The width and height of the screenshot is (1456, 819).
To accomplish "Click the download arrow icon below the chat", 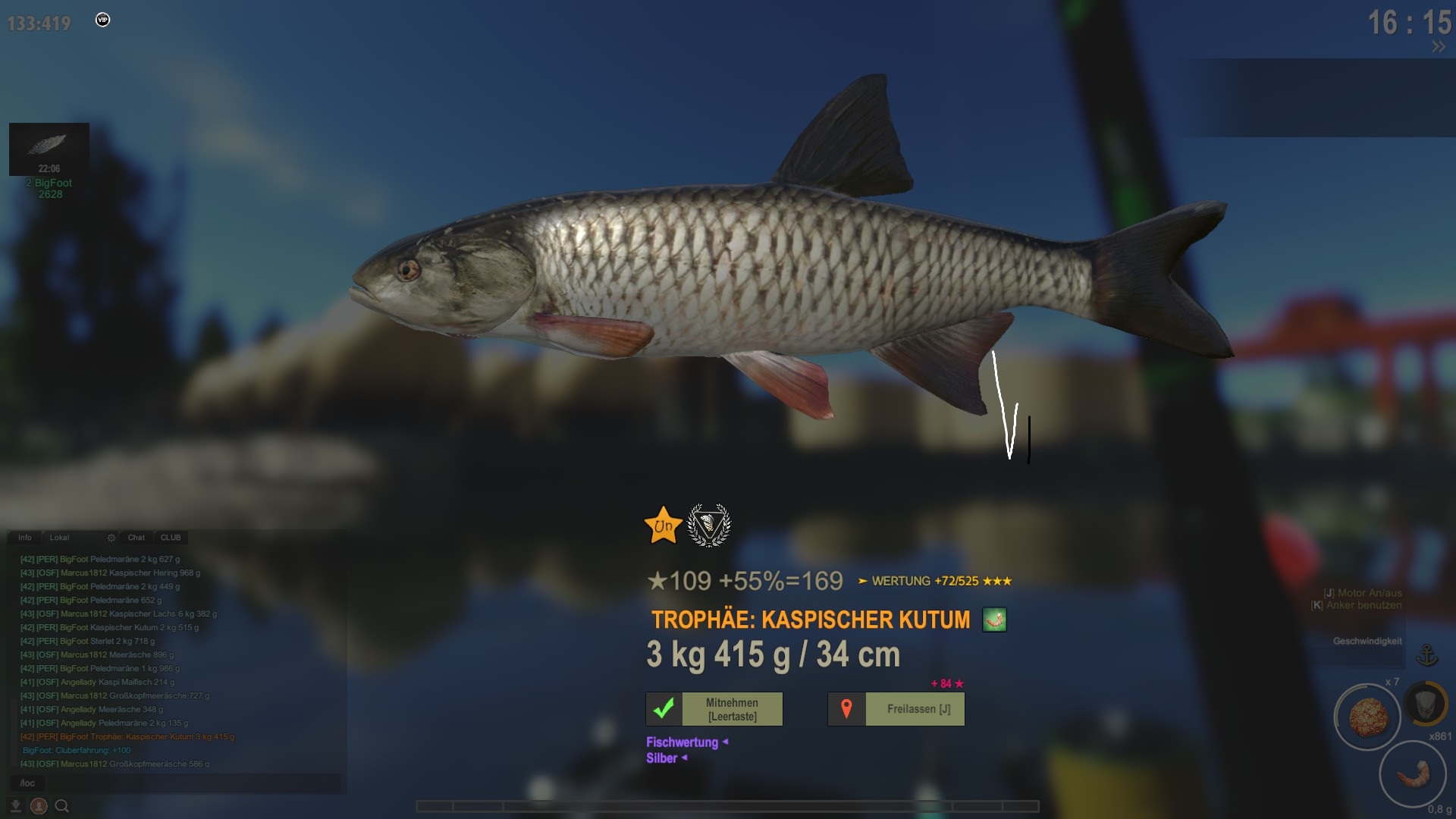I will [x=15, y=806].
